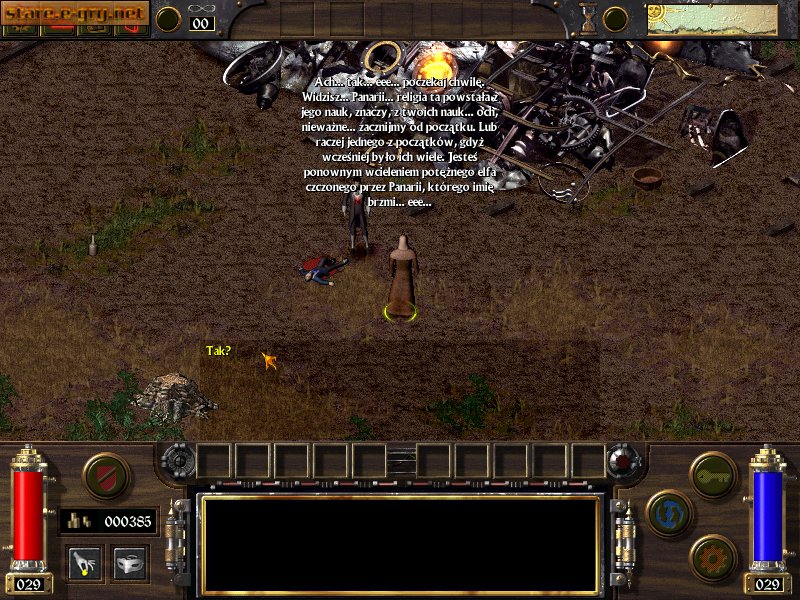The width and height of the screenshot is (800, 600).
Task: Click the round valve at hotbar's left end
Action: 176,461
